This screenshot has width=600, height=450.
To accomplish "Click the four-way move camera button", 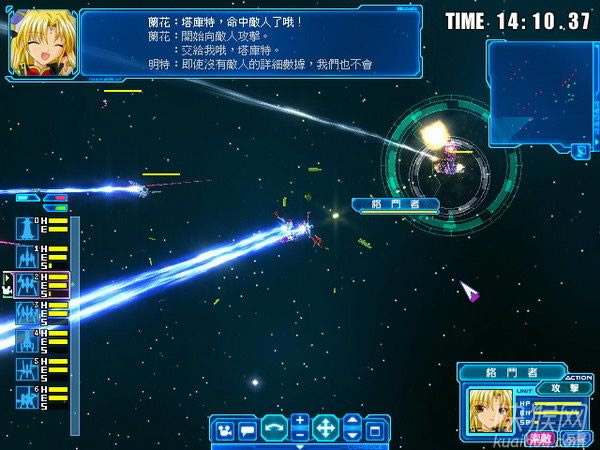I will click(x=325, y=431).
